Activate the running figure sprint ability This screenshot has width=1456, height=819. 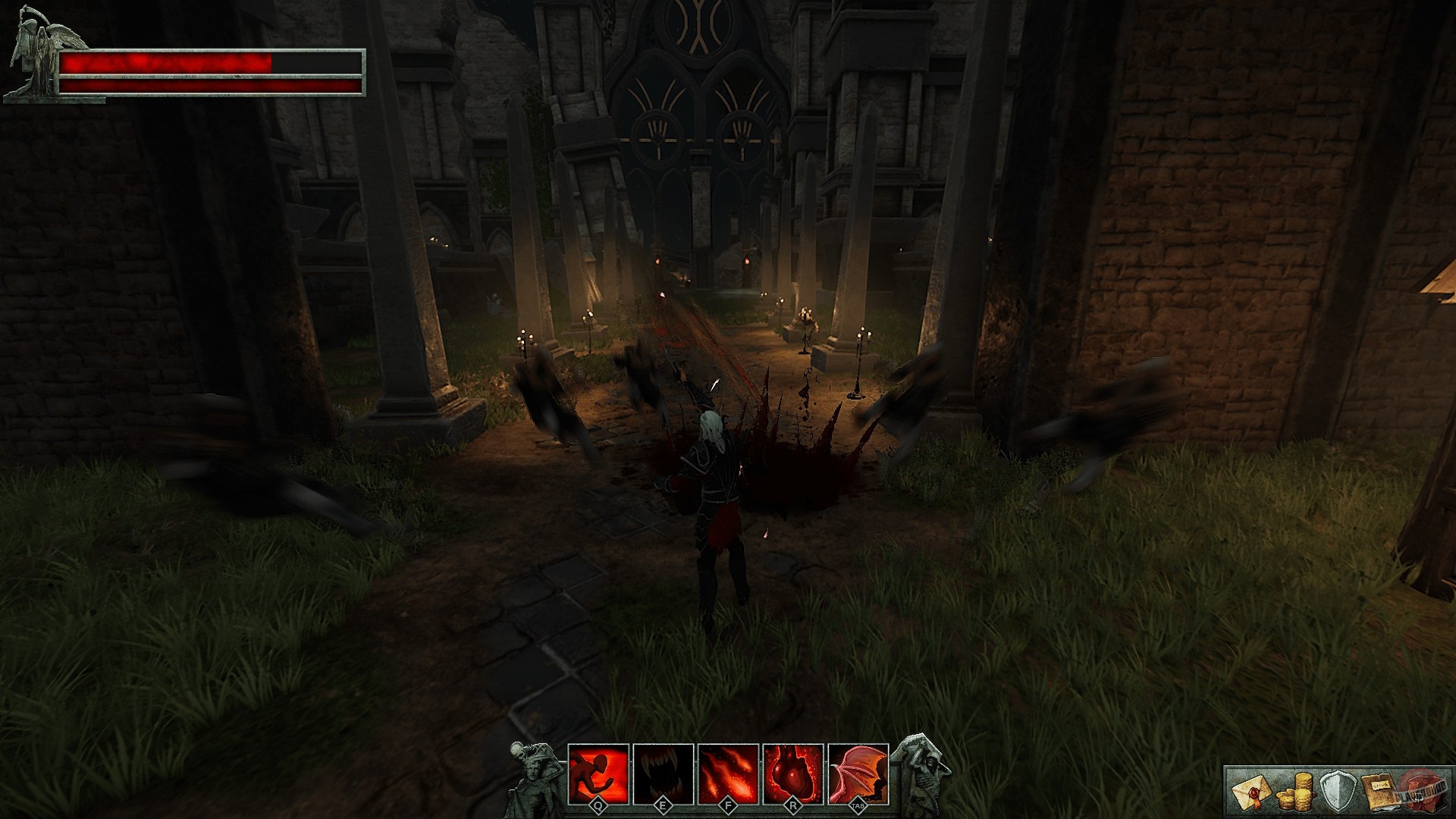(598, 773)
